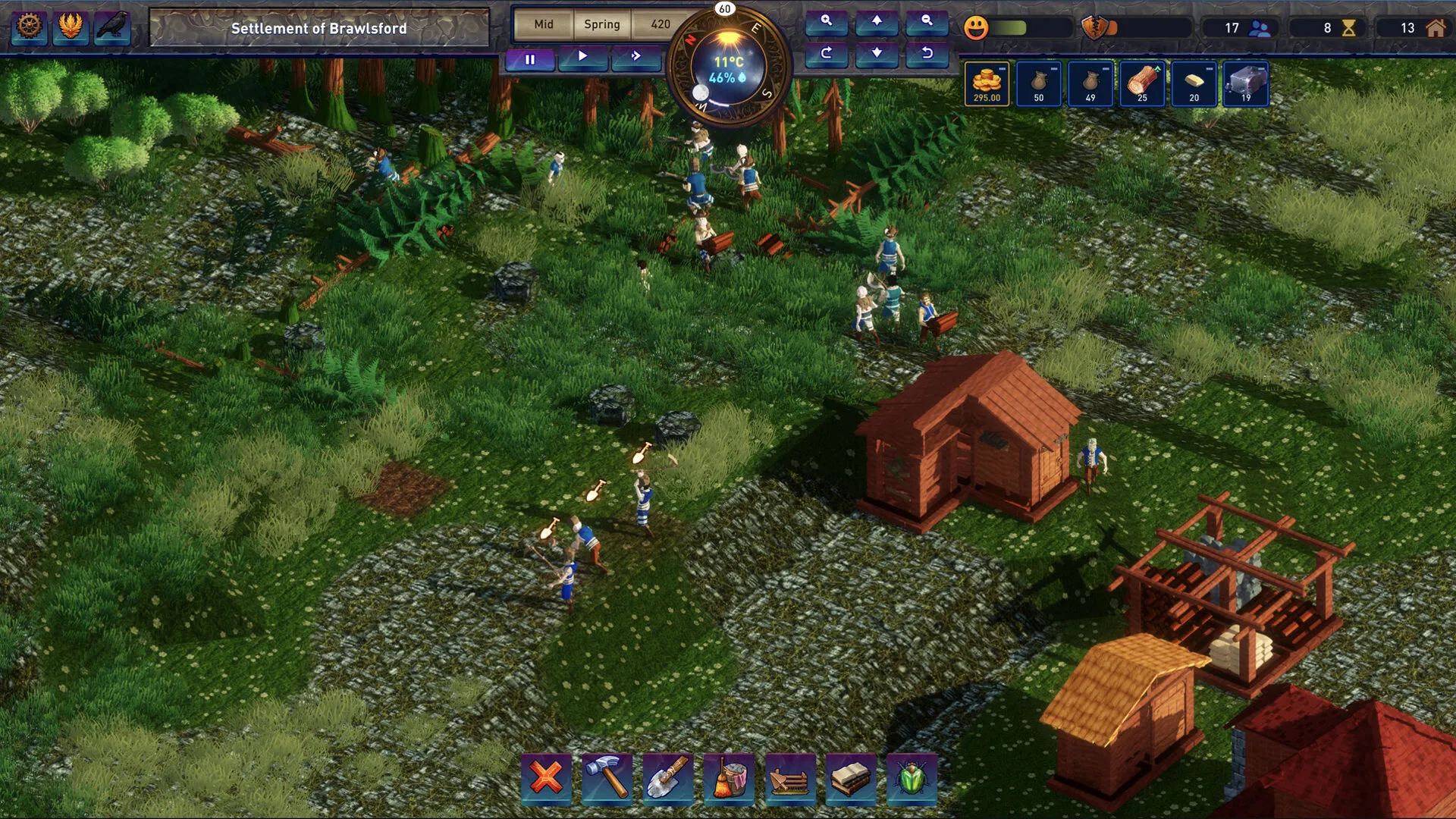Select the grey stone block resource slot
1456x819 pixels.
point(1246,83)
